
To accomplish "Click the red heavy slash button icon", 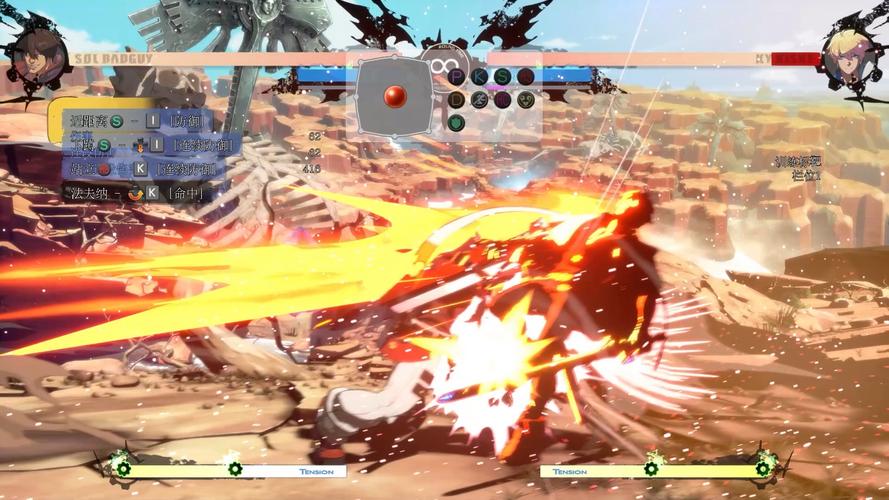I will point(526,76).
